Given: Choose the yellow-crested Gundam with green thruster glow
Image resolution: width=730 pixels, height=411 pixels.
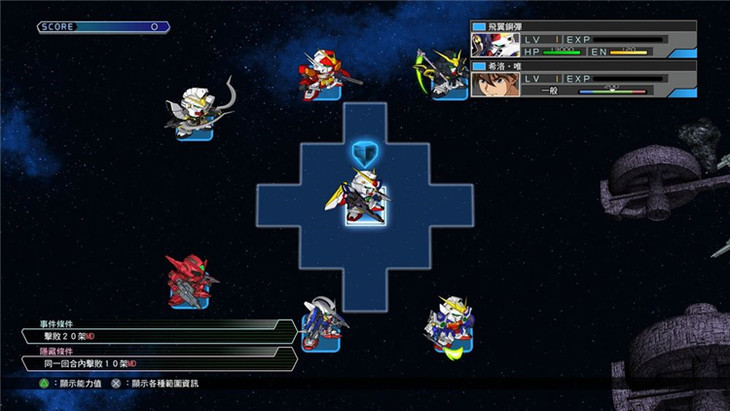Looking at the screenshot, I should pyautogui.click(x=448, y=323).
